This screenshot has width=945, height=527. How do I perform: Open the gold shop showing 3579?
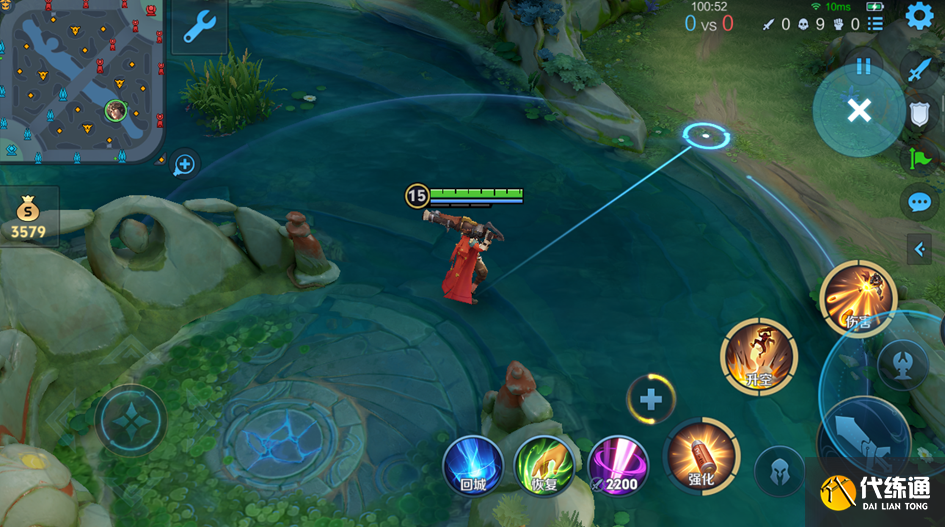28,217
